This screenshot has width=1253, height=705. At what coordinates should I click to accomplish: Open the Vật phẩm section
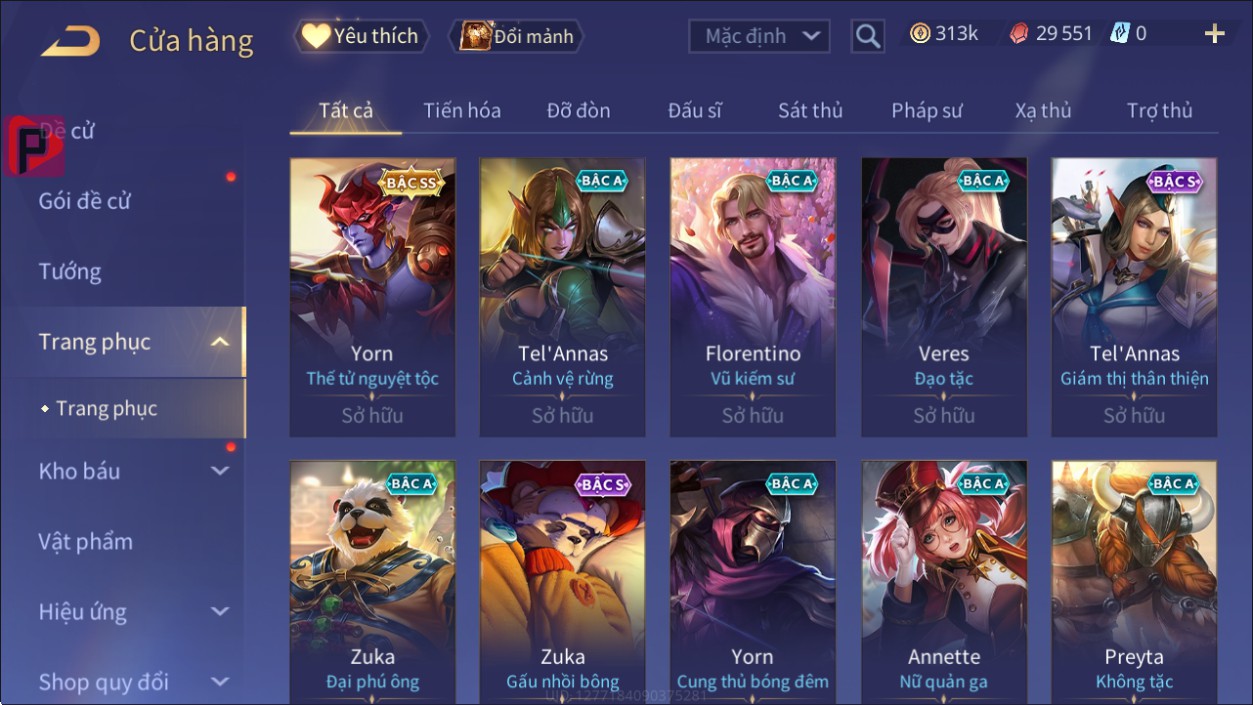coord(86,542)
